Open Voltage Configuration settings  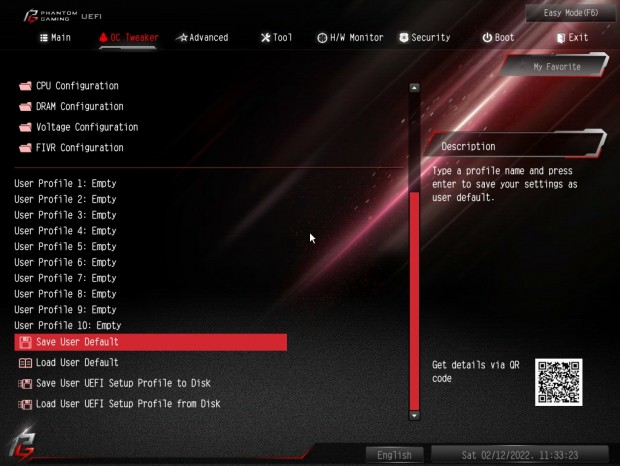coord(87,127)
